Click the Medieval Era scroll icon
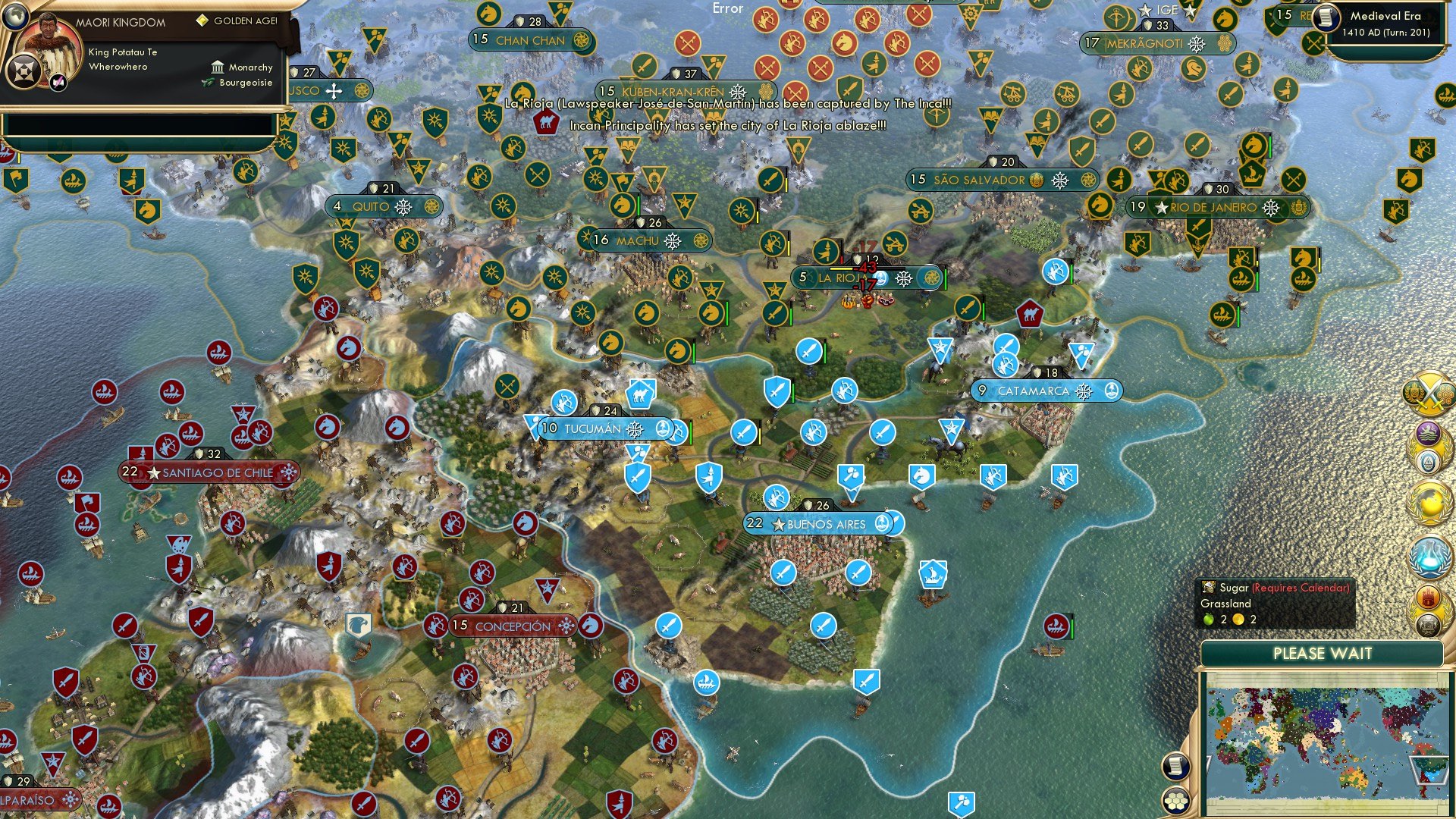The image size is (1456, 819). click(x=1326, y=18)
